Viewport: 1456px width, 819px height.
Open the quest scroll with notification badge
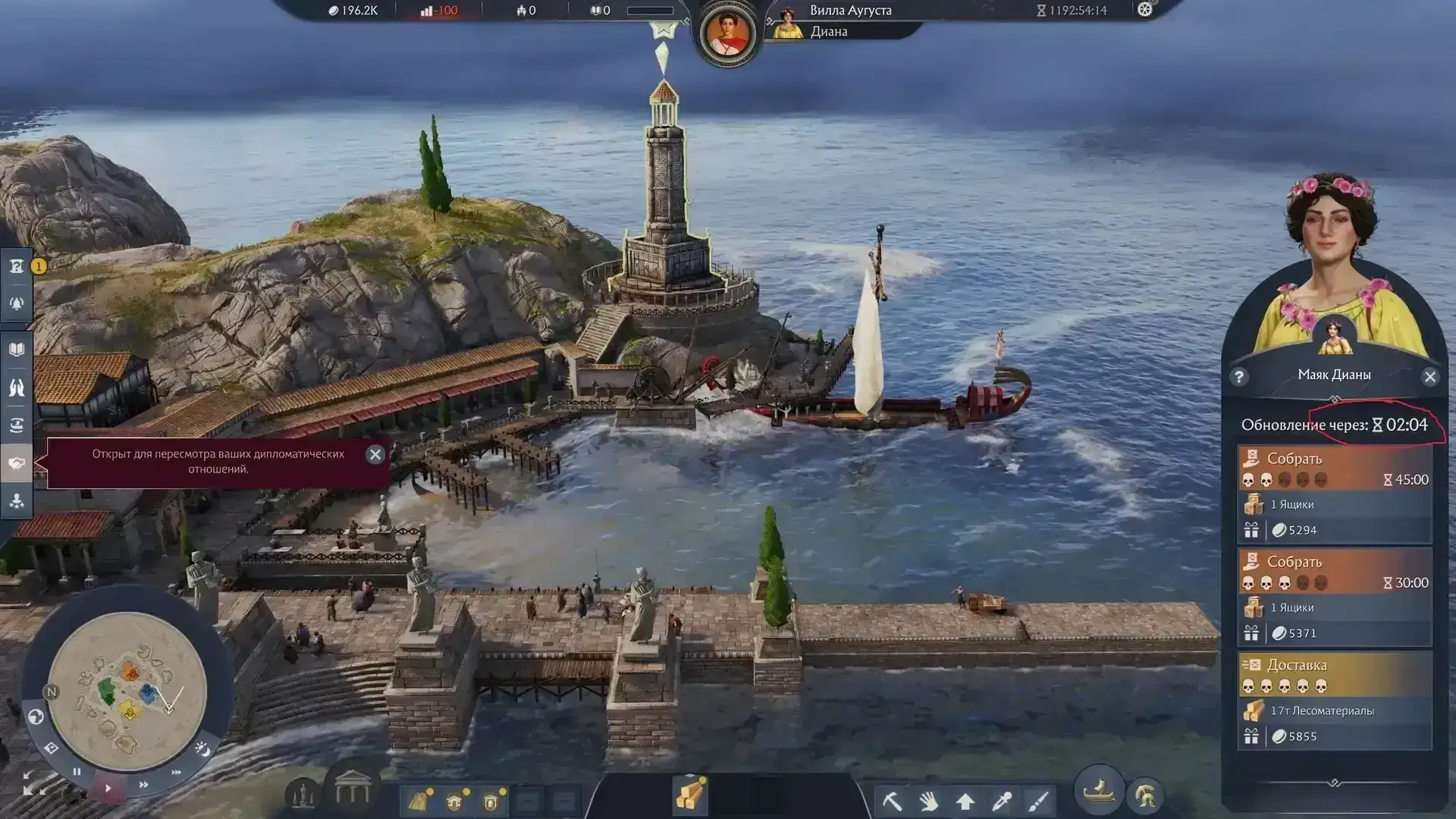tap(17, 266)
